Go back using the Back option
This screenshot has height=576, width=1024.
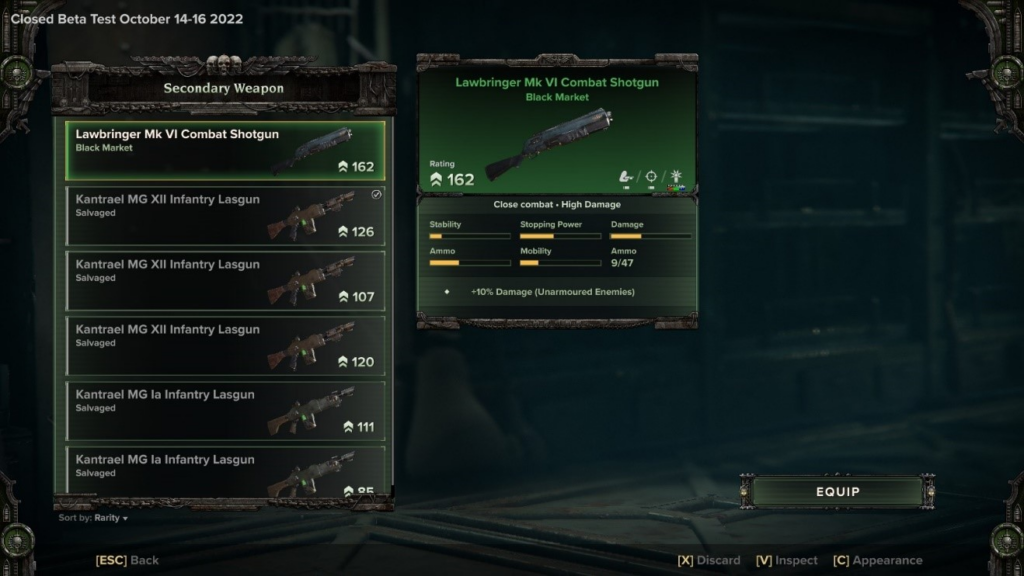127,560
